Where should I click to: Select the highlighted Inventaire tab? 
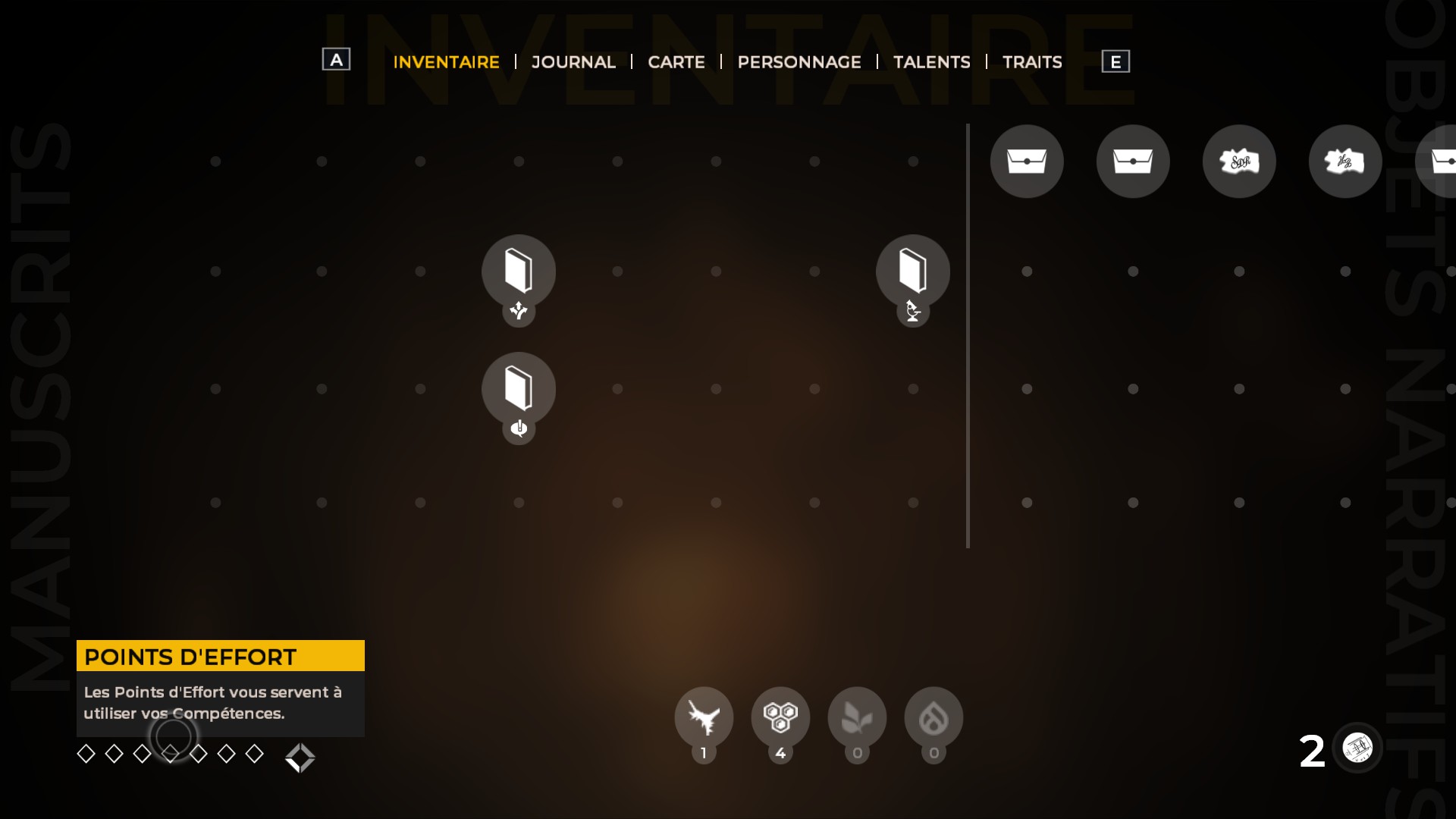pos(446,62)
